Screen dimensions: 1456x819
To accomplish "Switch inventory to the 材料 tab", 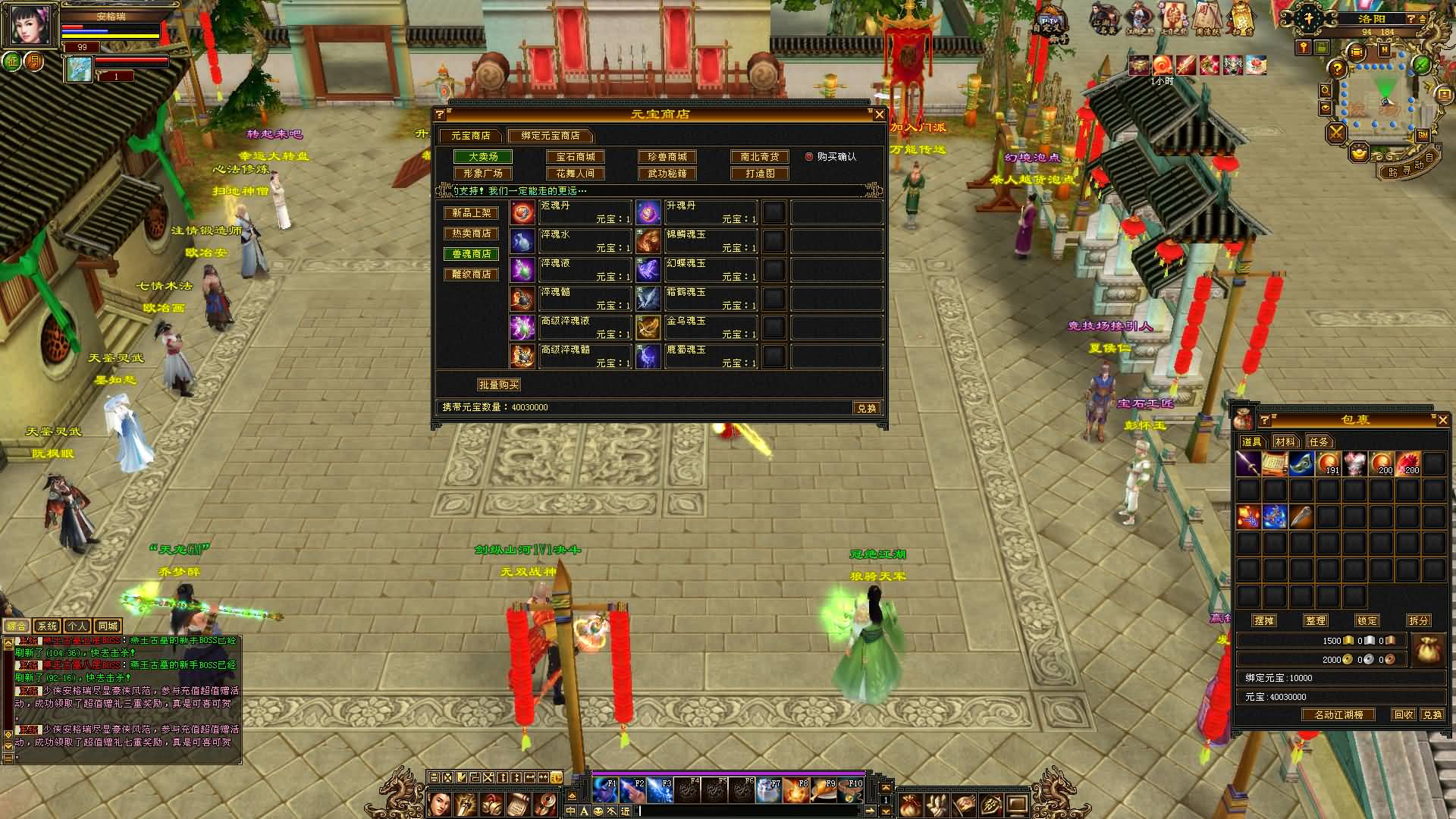I will tap(1285, 442).
